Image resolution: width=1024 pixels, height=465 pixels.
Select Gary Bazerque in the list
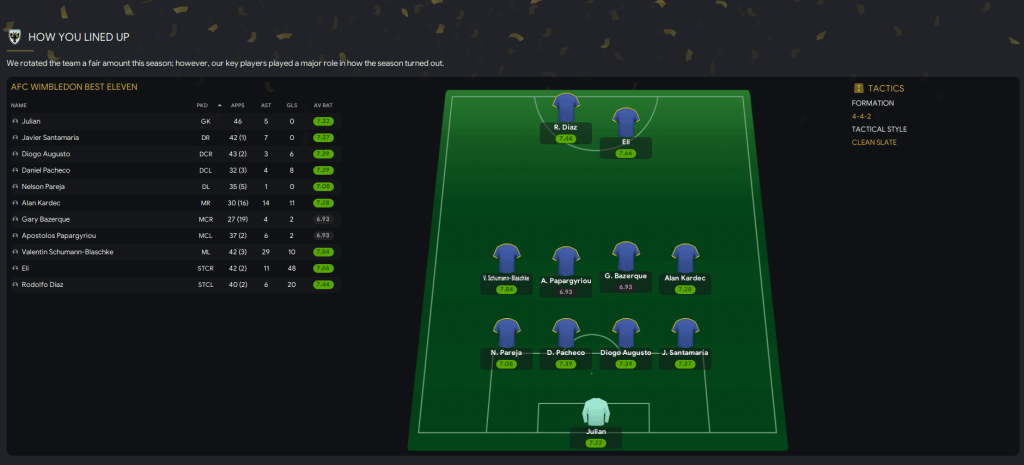(46, 219)
